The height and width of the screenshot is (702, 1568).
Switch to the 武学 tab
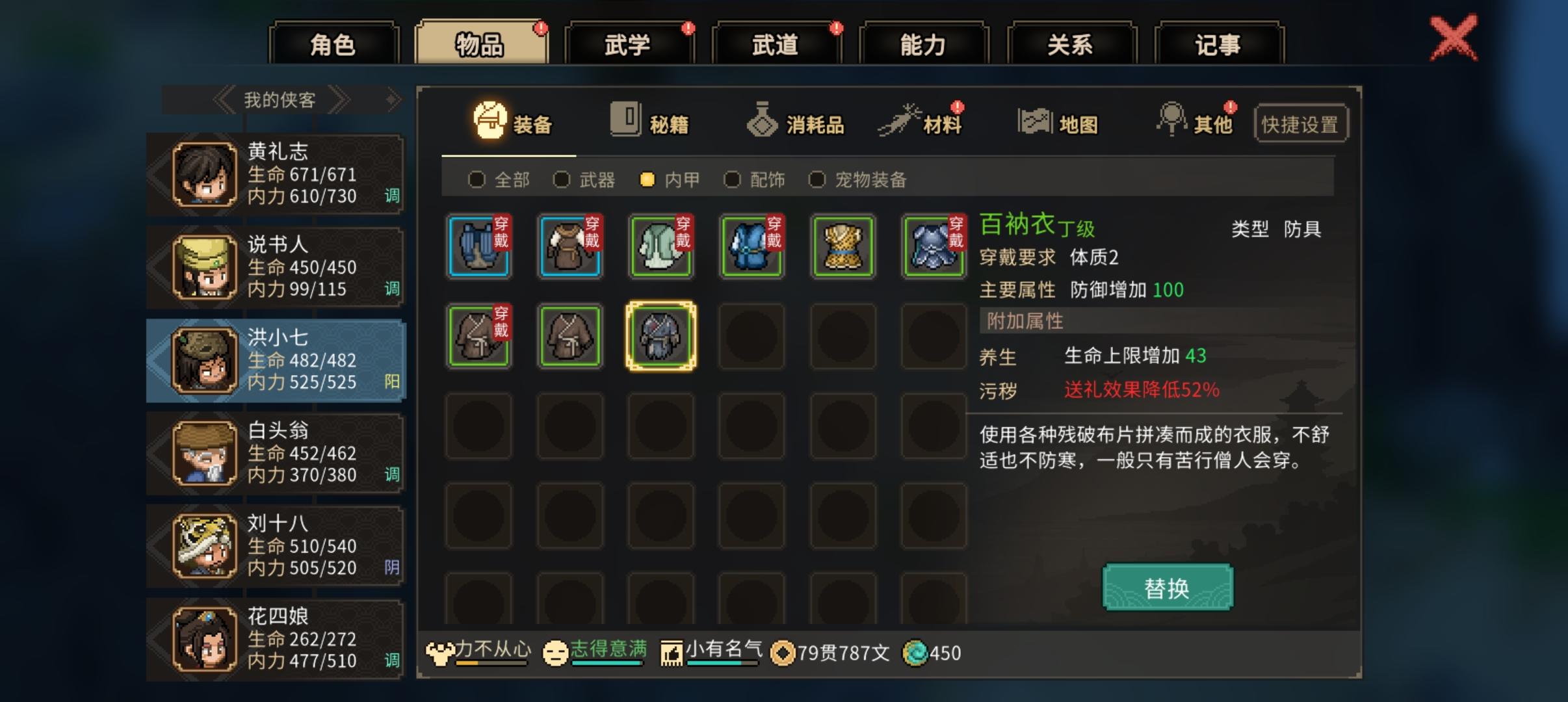tap(629, 42)
